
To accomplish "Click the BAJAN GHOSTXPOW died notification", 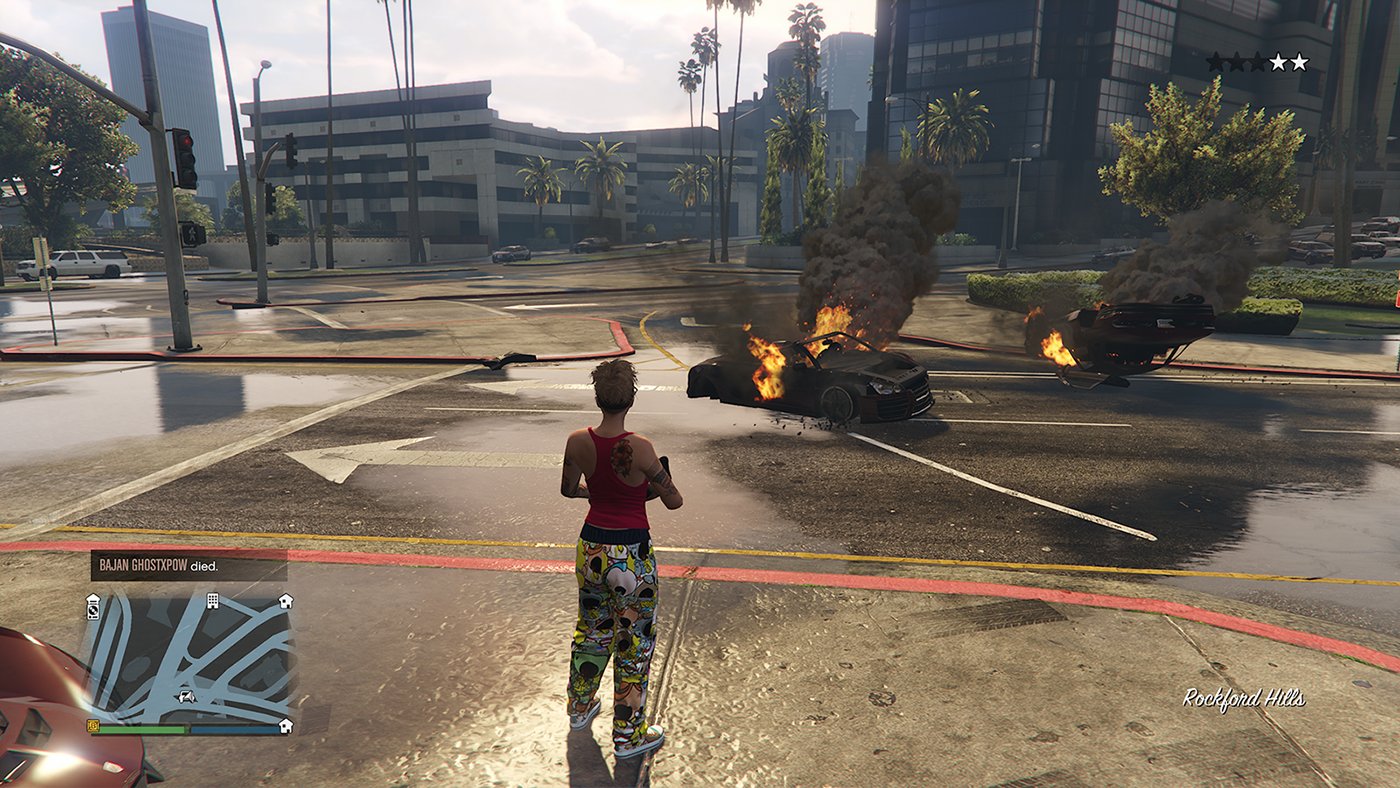I will (157, 566).
